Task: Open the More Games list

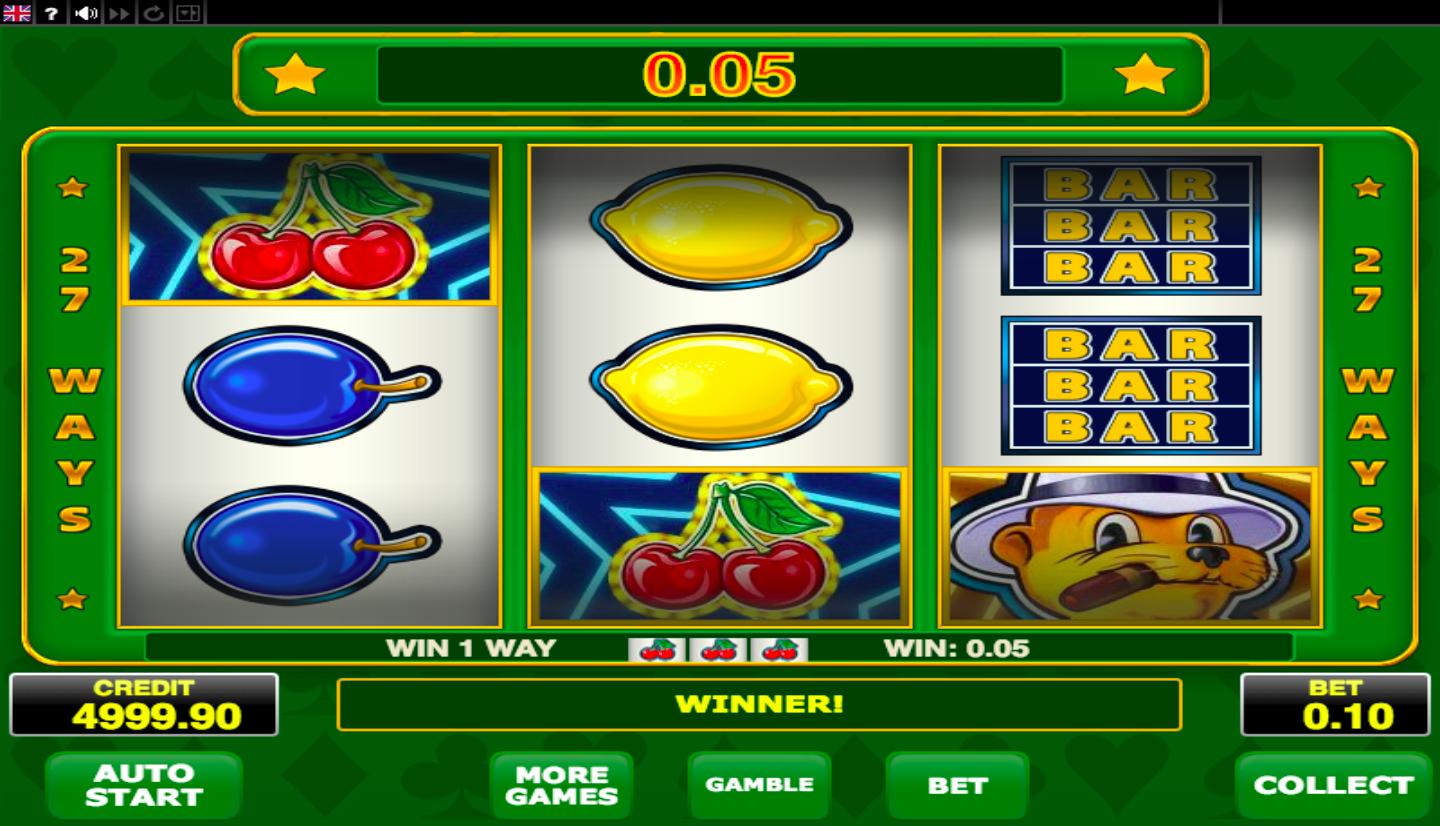Action: point(561,785)
